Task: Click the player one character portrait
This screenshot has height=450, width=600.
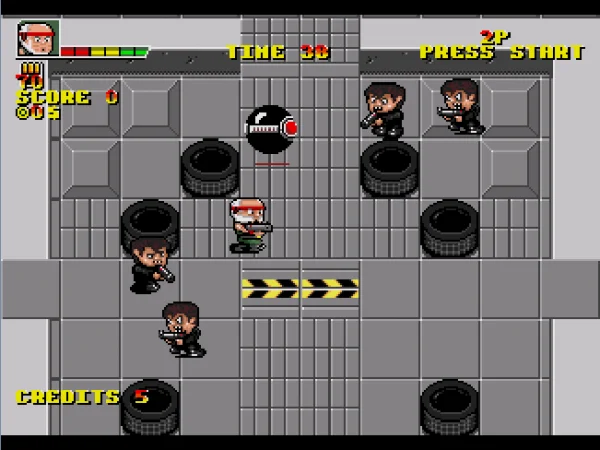Action: (x=37, y=40)
